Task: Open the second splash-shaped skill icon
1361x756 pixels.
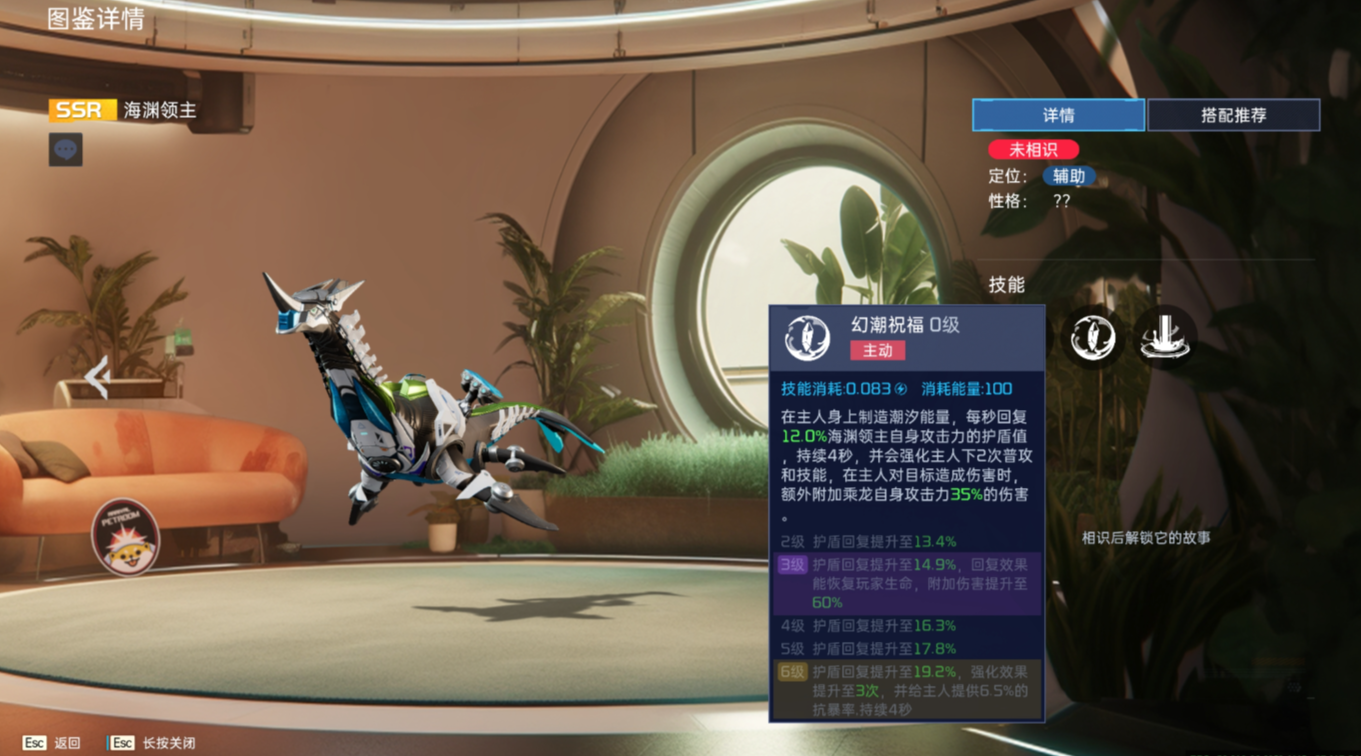Action: (x=1166, y=337)
